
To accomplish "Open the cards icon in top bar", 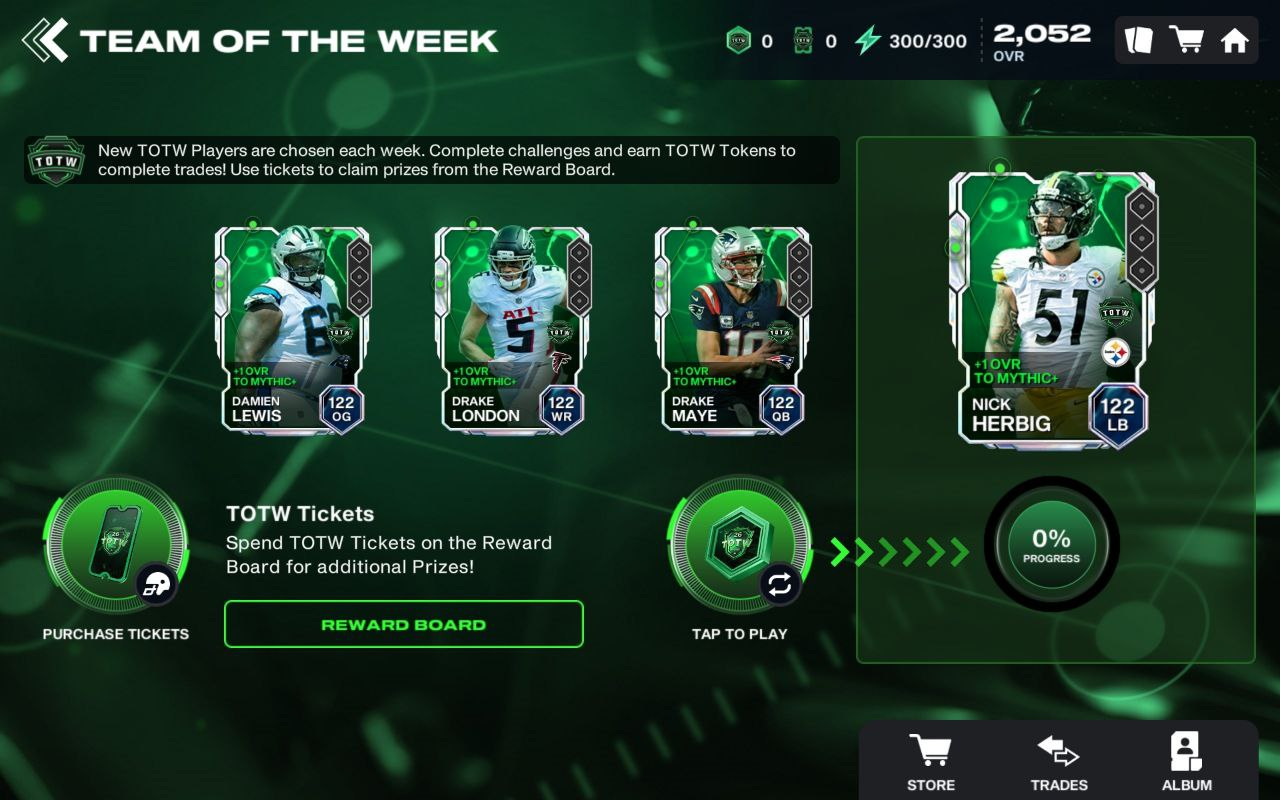I will tap(1139, 40).
